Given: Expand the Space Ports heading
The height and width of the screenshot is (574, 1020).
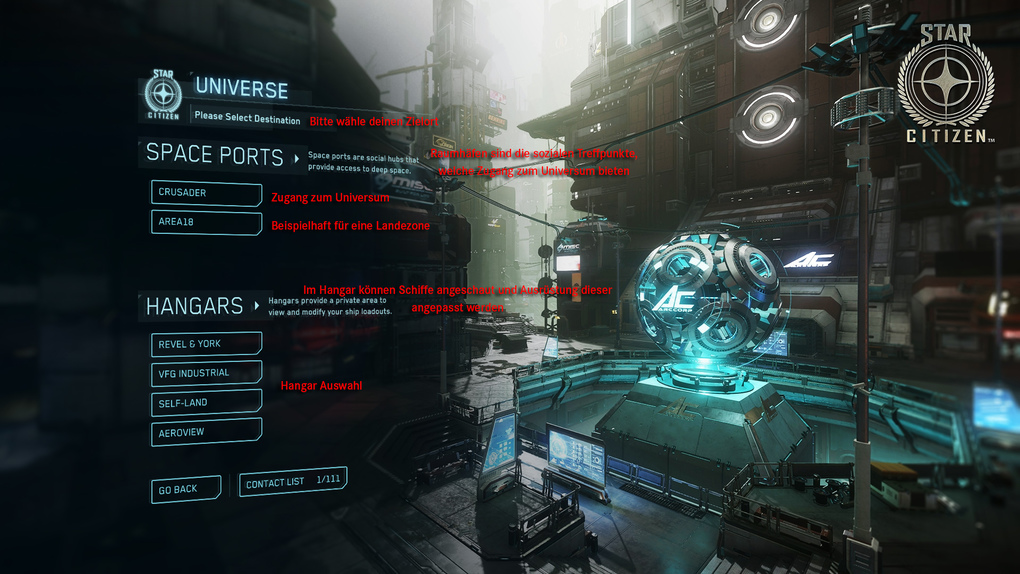Looking at the screenshot, I should (222, 154).
